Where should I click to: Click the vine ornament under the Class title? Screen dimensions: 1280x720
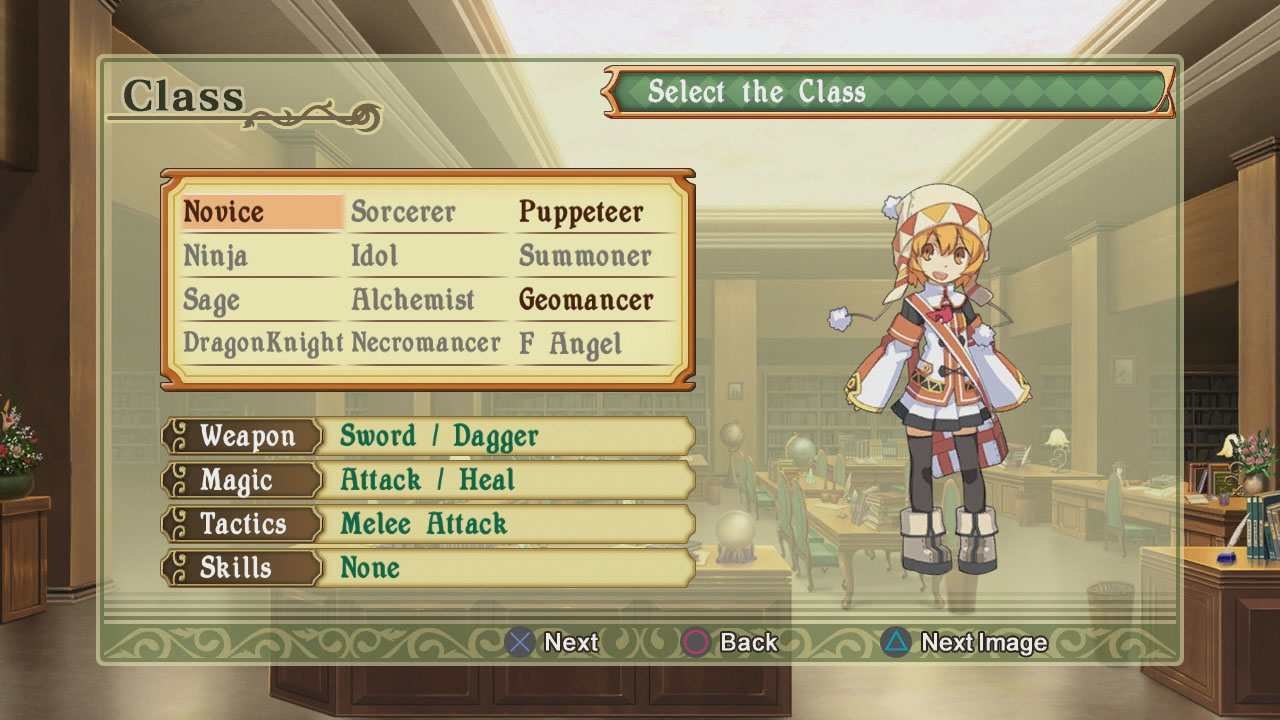point(310,118)
